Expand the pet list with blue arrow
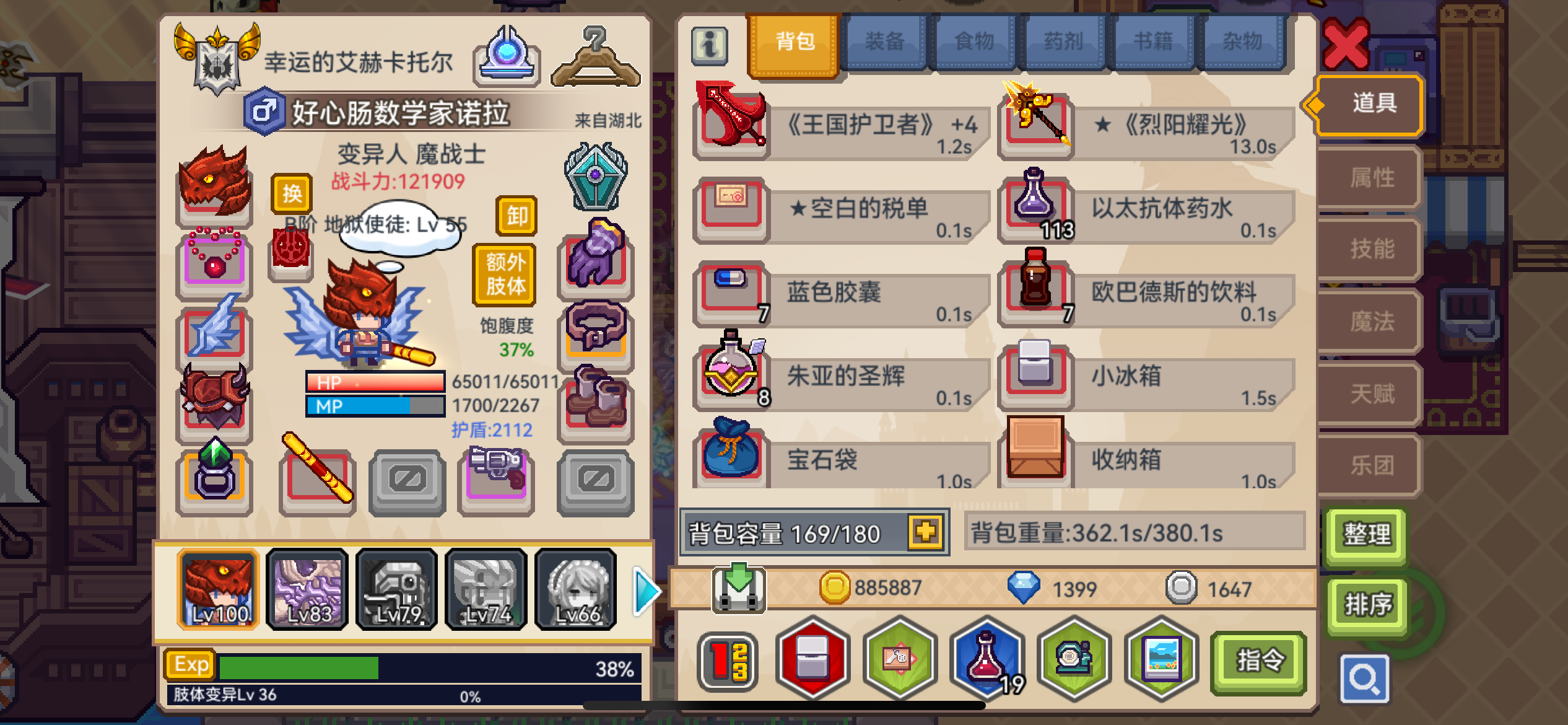1568x725 pixels. [x=645, y=590]
